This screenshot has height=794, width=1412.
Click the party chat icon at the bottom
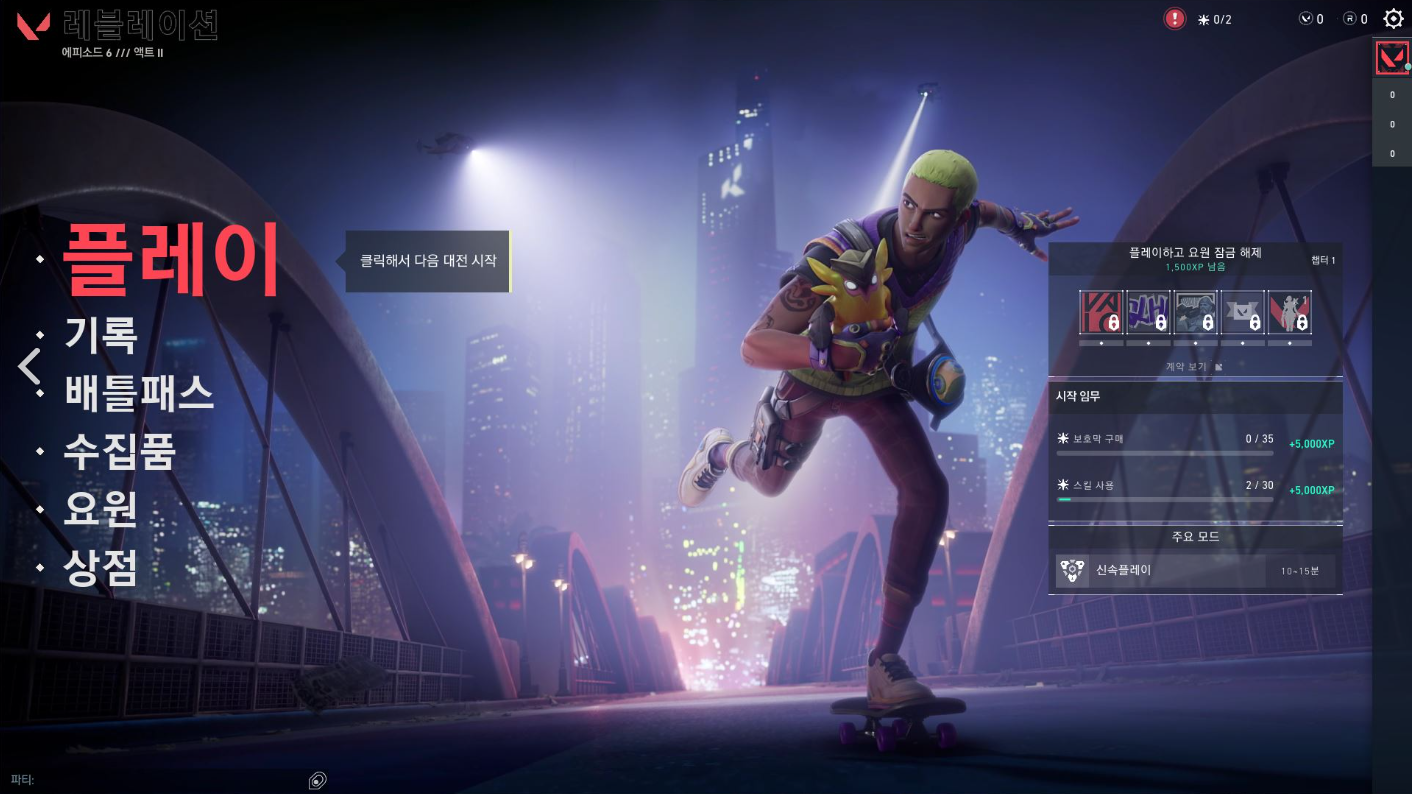tap(318, 780)
